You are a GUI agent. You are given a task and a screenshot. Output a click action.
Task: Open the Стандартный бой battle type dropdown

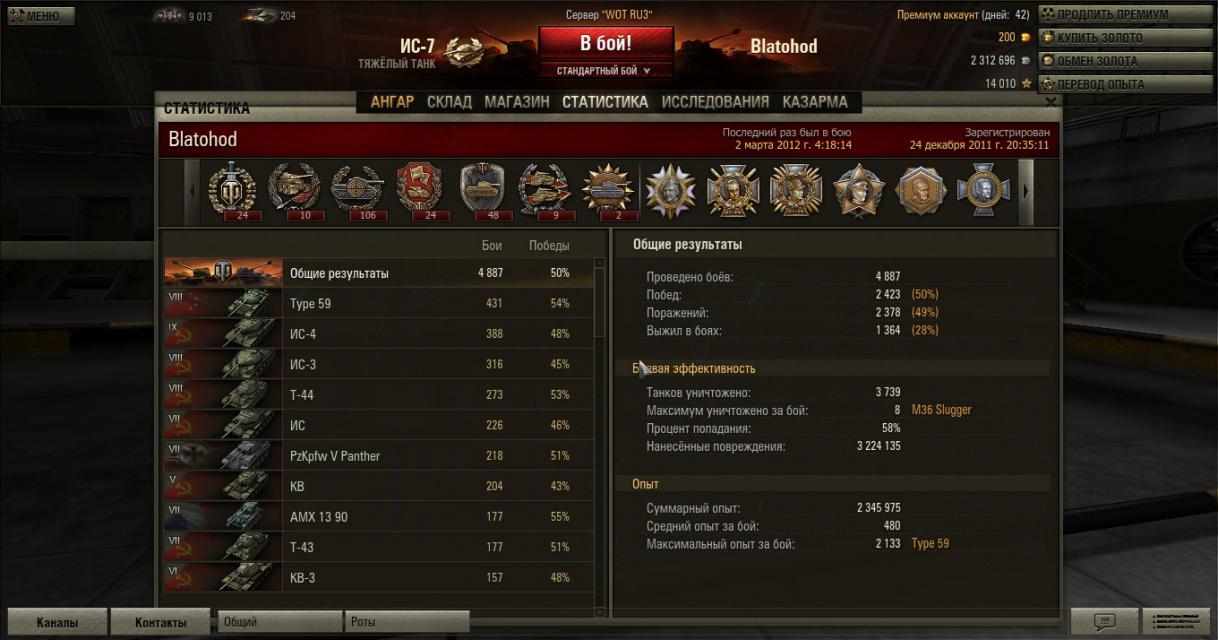605,71
